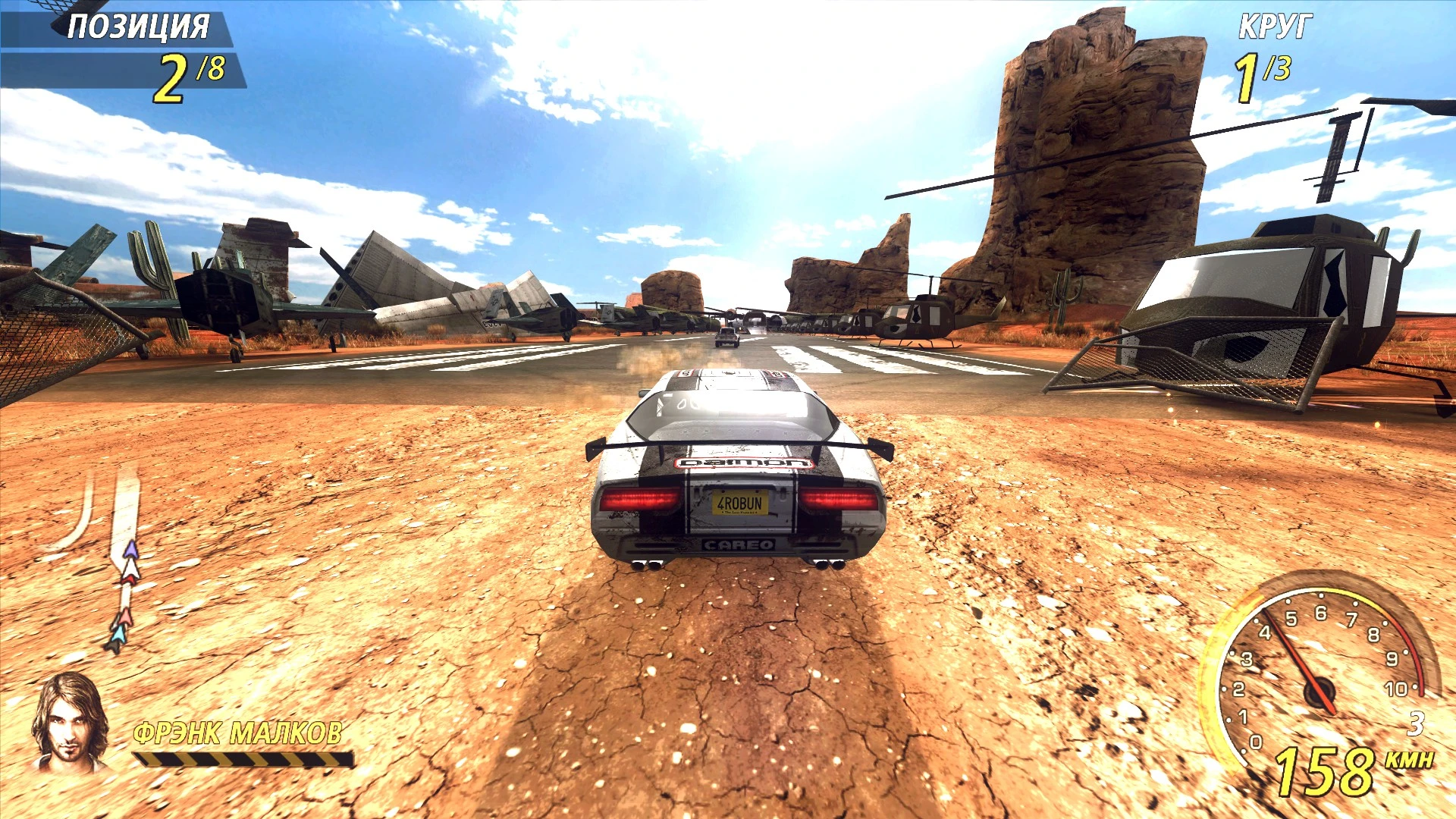Click the left red taillight of the player car
This screenshot has height=819, width=1456.
coord(639,500)
